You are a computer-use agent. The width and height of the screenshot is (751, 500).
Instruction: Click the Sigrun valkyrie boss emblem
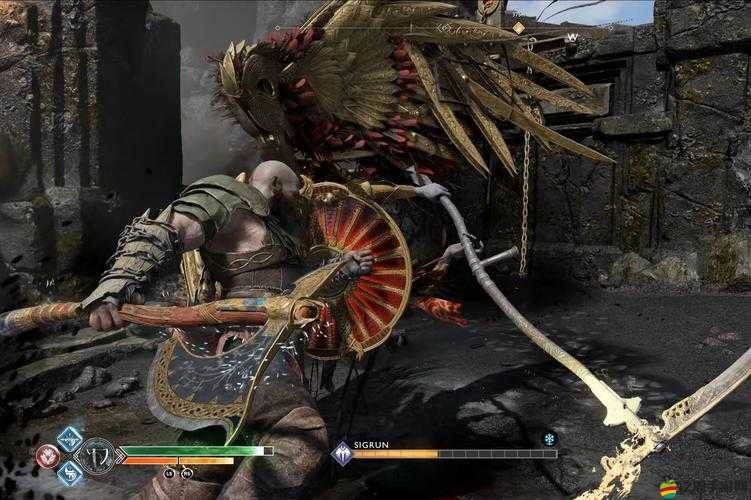pyautogui.click(x=341, y=454)
